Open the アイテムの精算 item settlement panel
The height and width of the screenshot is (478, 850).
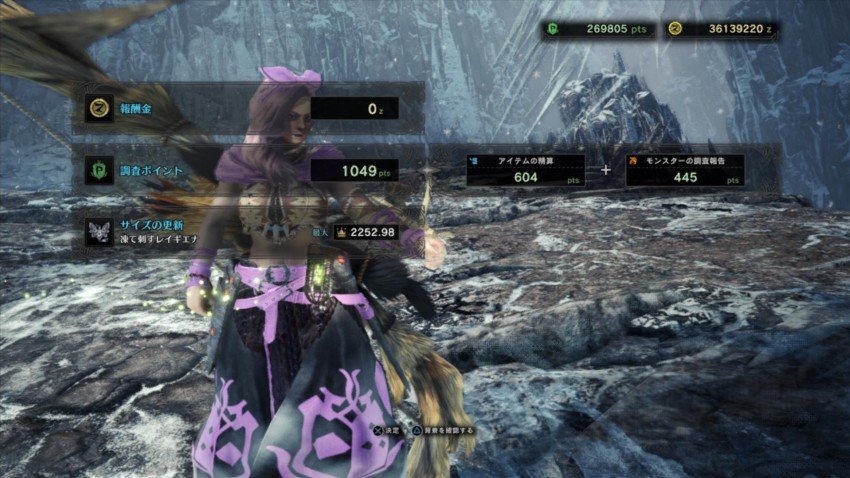coord(525,170)
